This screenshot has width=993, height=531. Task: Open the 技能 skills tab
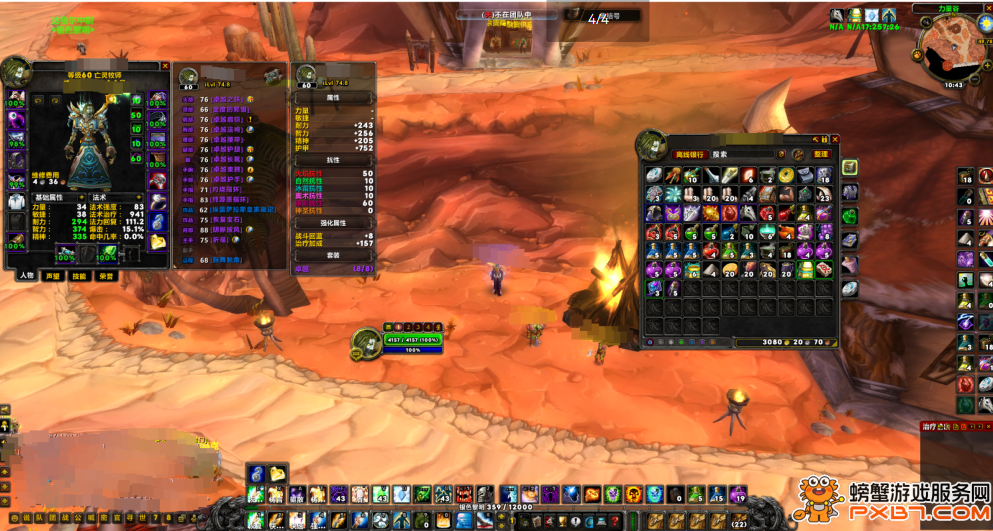[79, 276]
